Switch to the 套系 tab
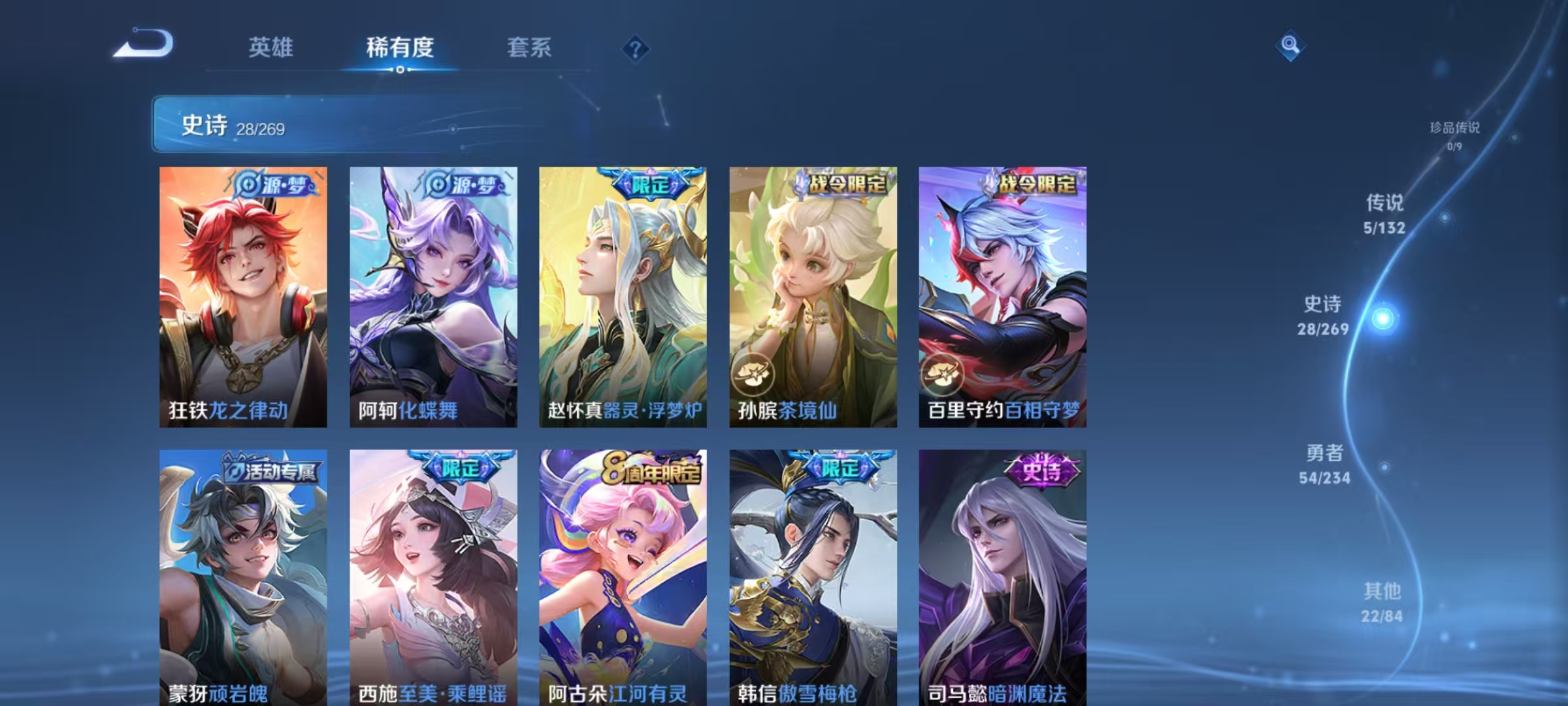The height and width of the screenshot is (706, 1568). tap(531, 48)
